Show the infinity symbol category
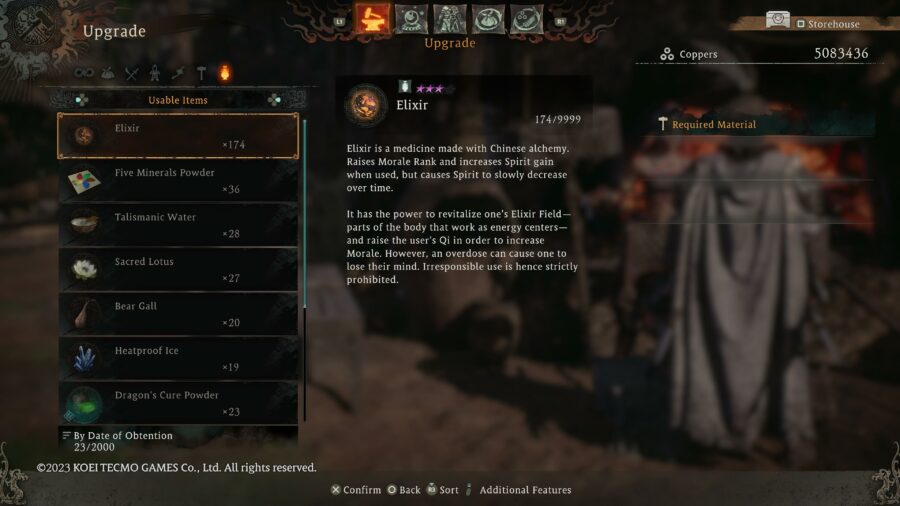Image resolution: width=900 pixels, height=506 pixels. click(85, 73)
